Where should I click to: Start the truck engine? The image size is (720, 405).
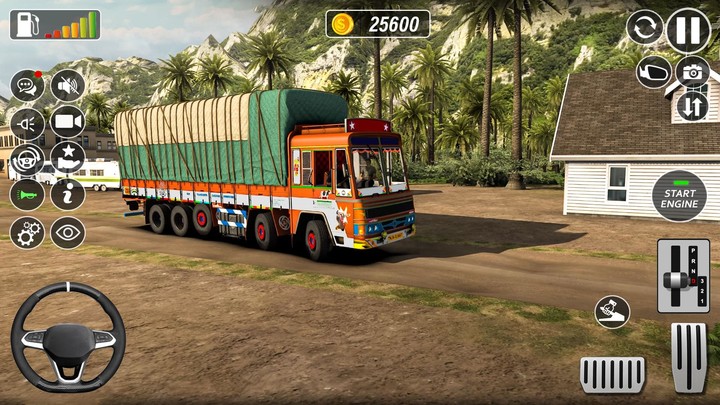coord(679,196)
